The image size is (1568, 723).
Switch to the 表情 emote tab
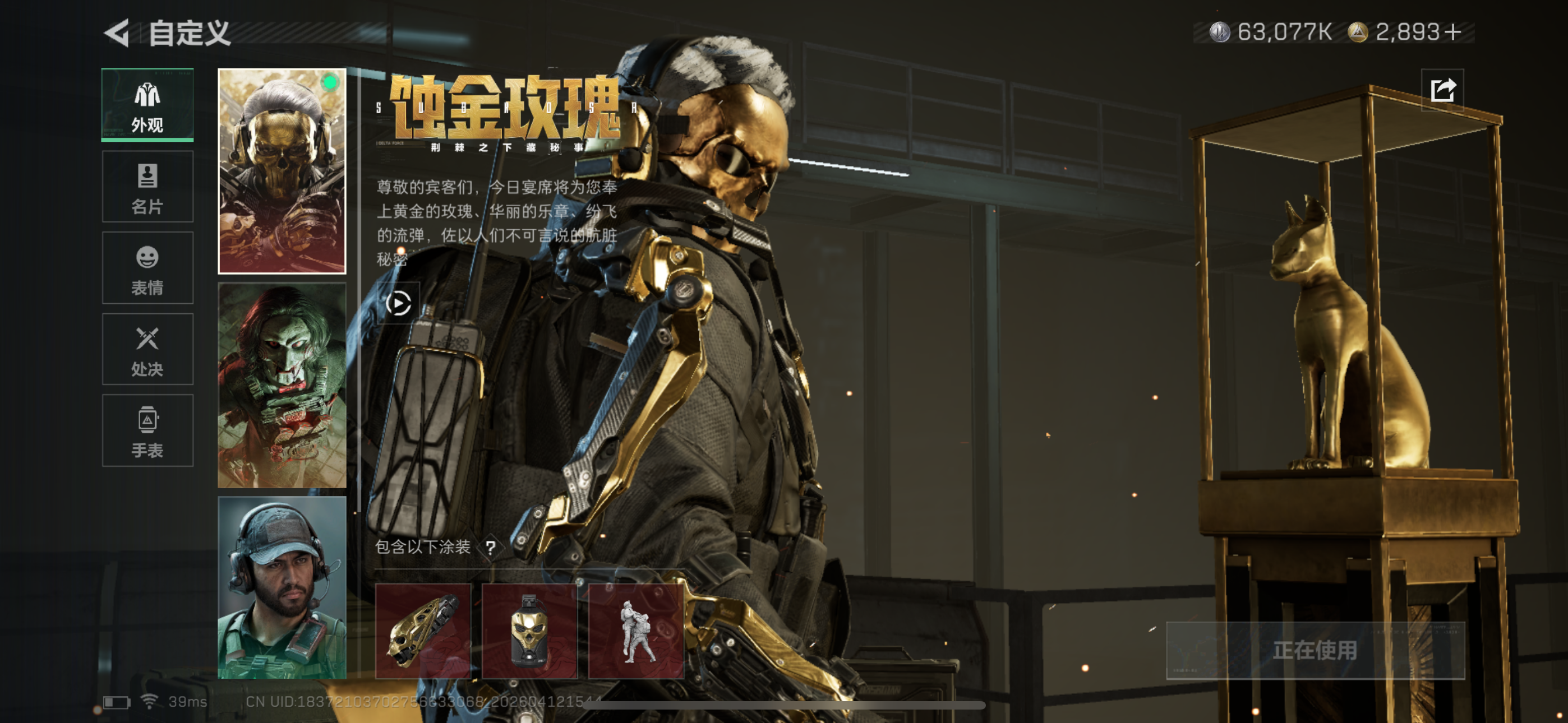[147, 268]
